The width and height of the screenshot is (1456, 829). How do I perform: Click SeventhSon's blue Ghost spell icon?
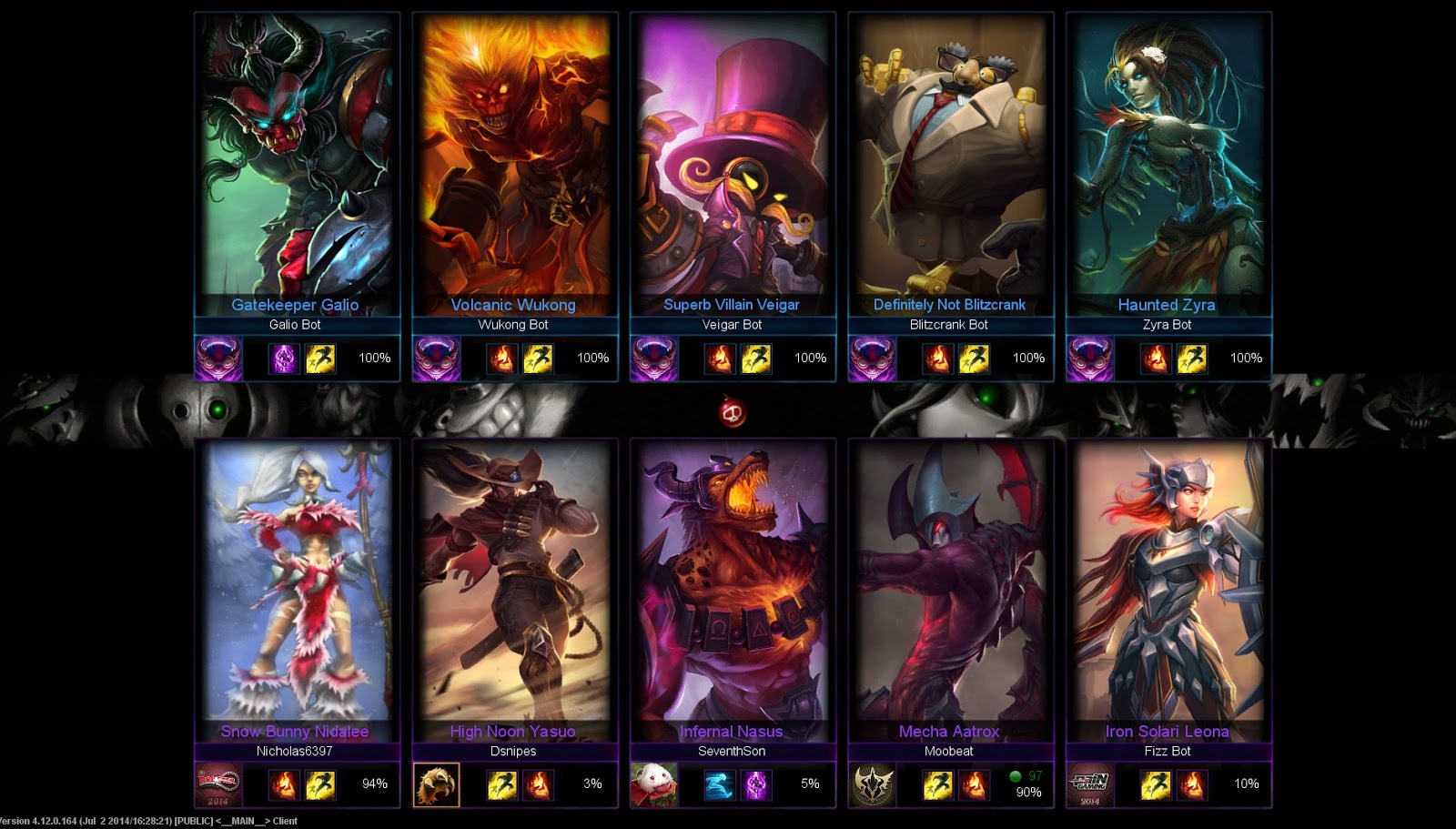point(720,784)
